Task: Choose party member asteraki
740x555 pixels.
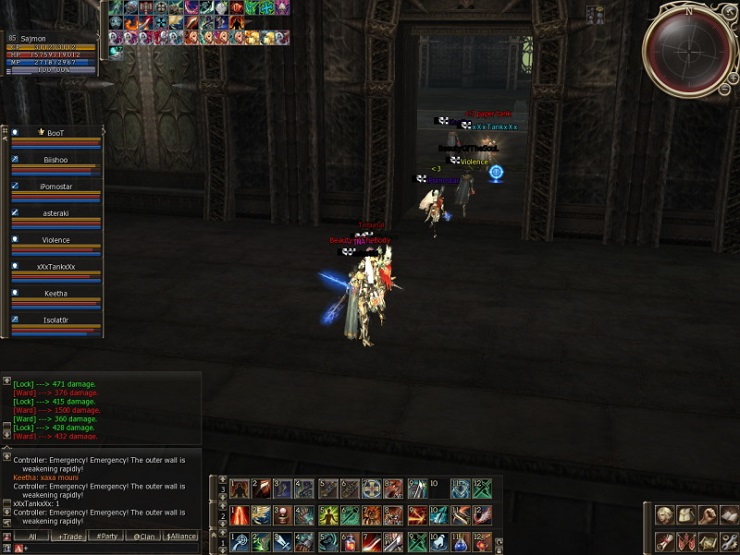Action: click(56, 213)
